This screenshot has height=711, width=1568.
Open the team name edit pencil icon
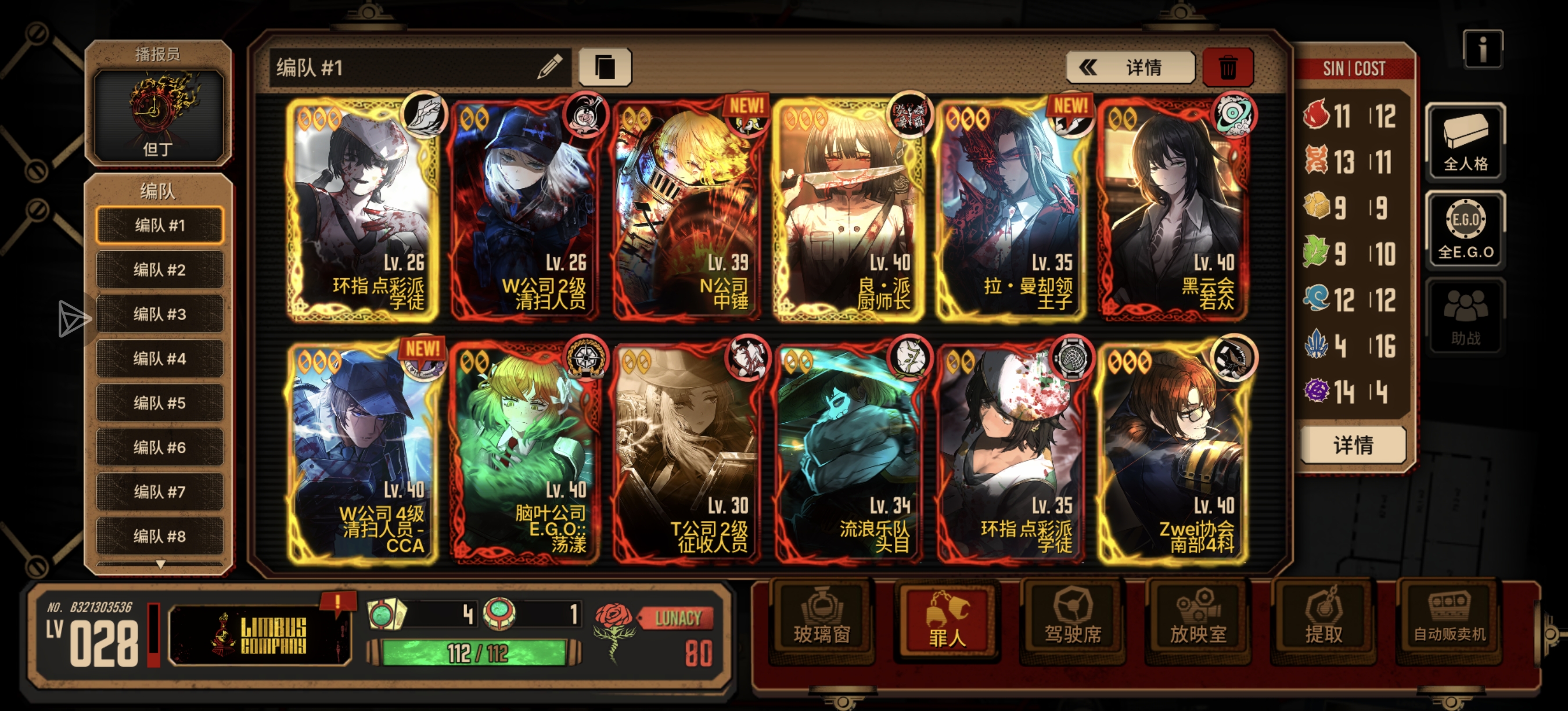551,67
